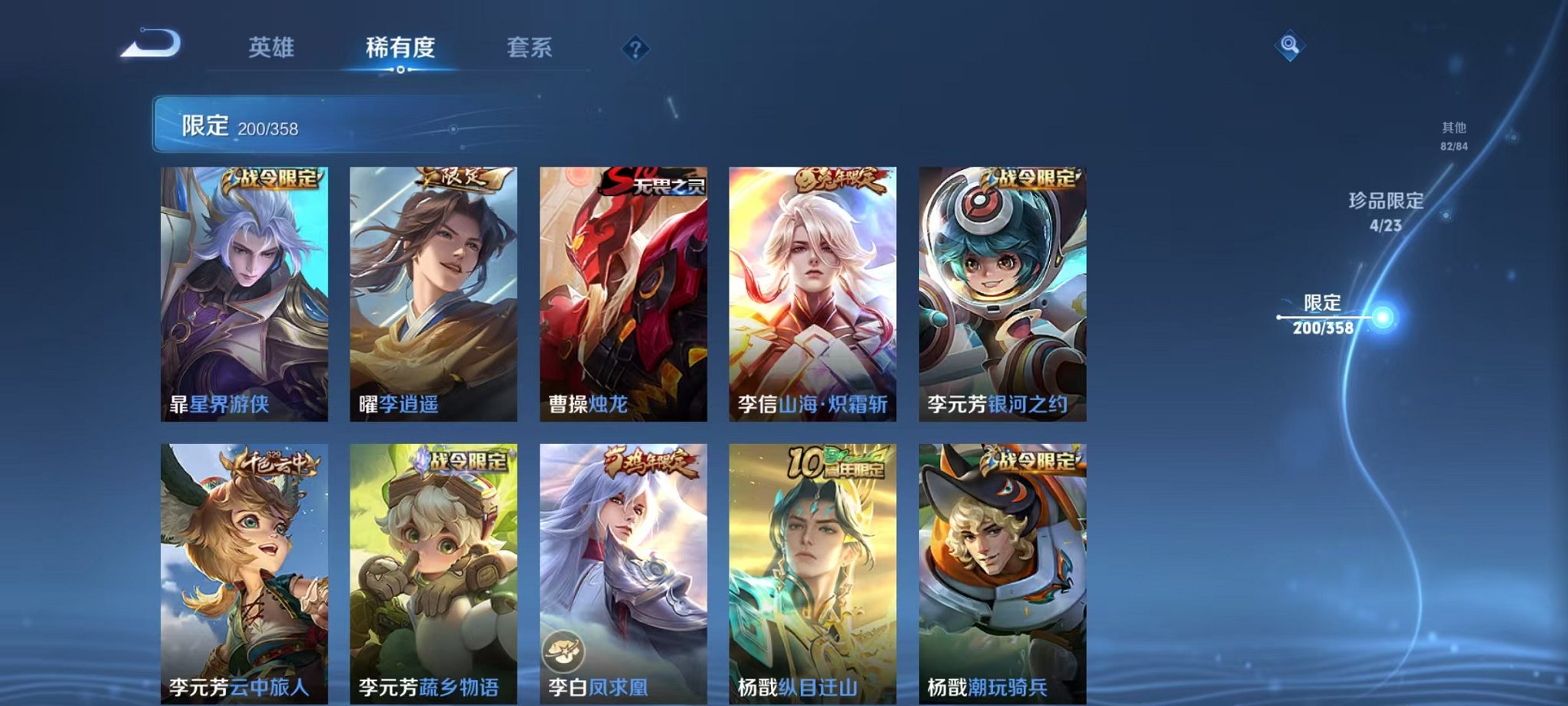Select the 稀有度 tab
Viewport: 1568px width, 706px height.
pyautogui.click(x=400, y=46)
